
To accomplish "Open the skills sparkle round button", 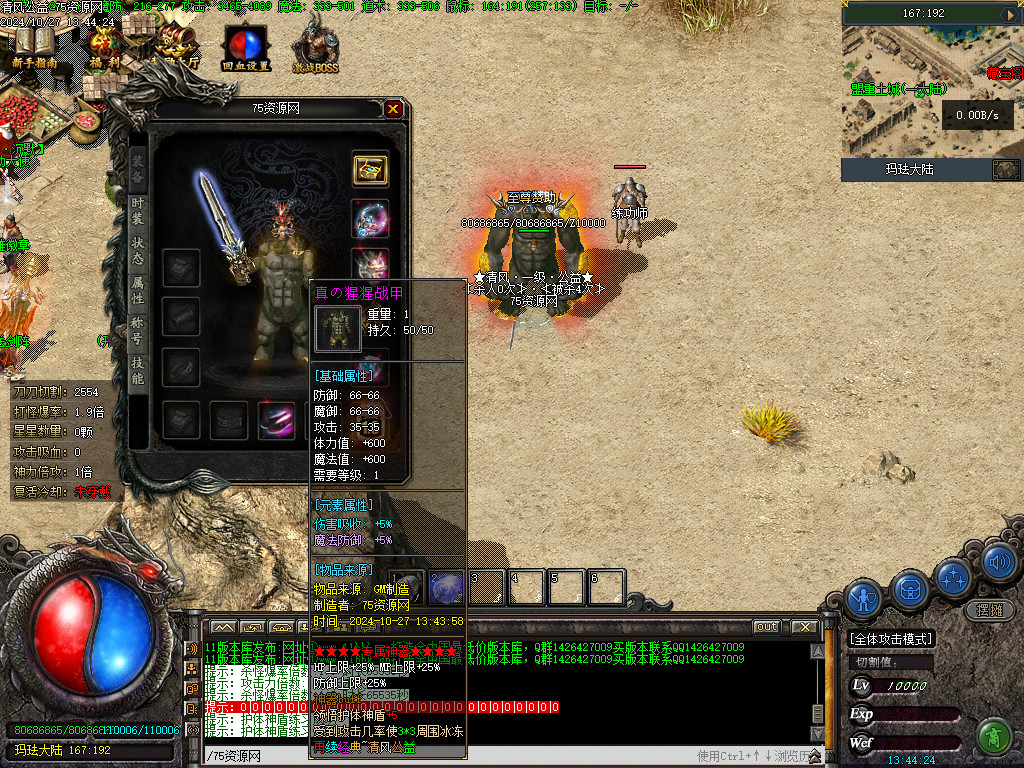I will [x=954, y=577].
